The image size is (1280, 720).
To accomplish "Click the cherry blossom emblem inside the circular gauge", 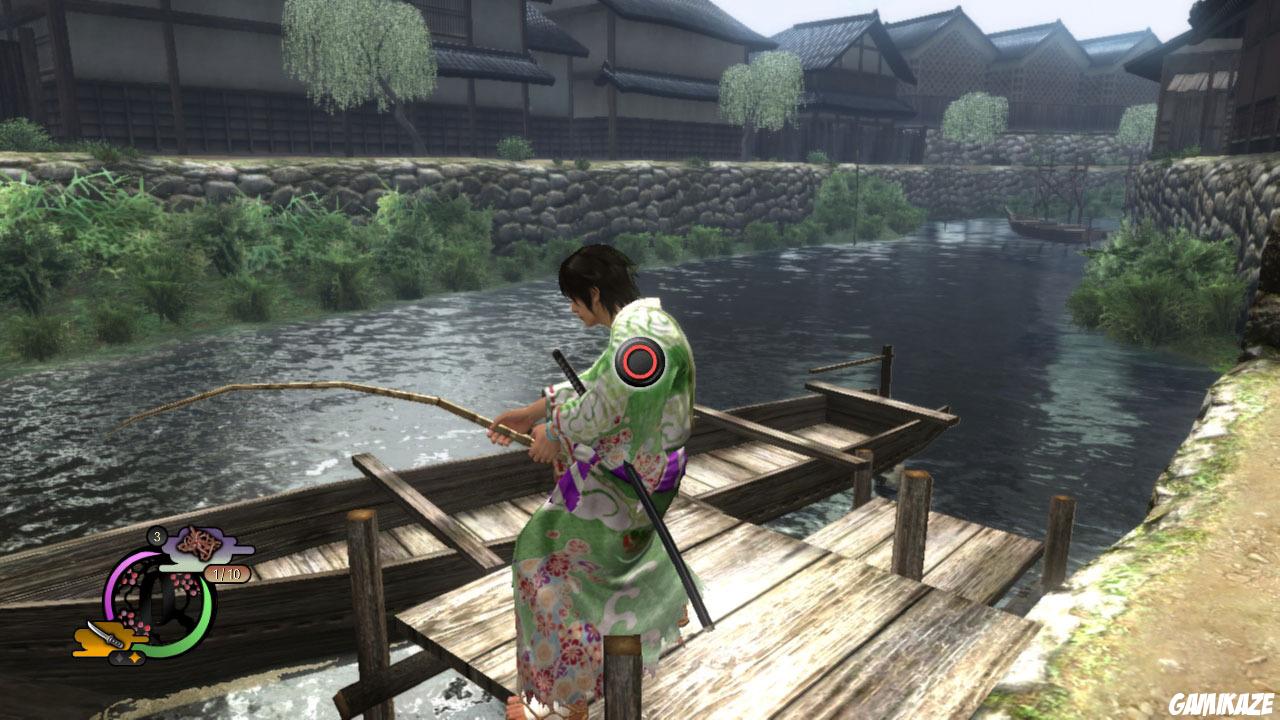I will tap(151, 592).
